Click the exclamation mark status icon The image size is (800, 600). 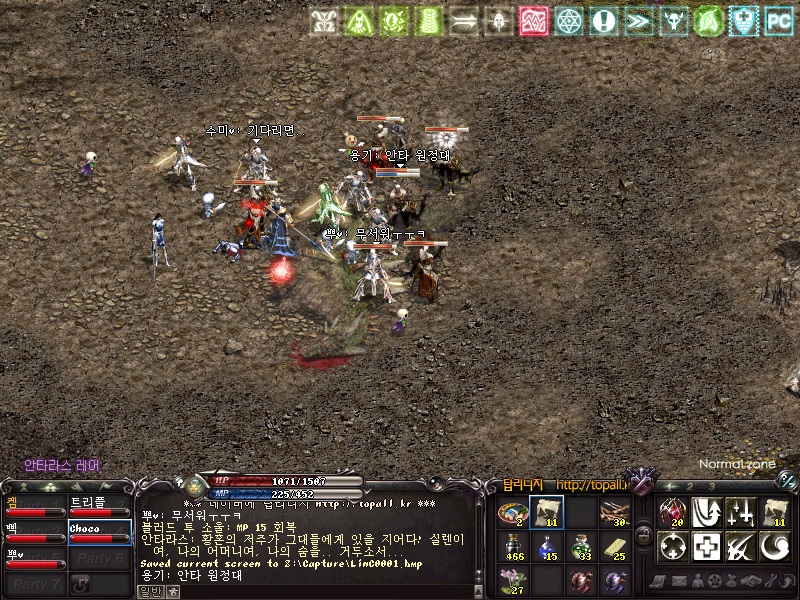tap(602, 19)
